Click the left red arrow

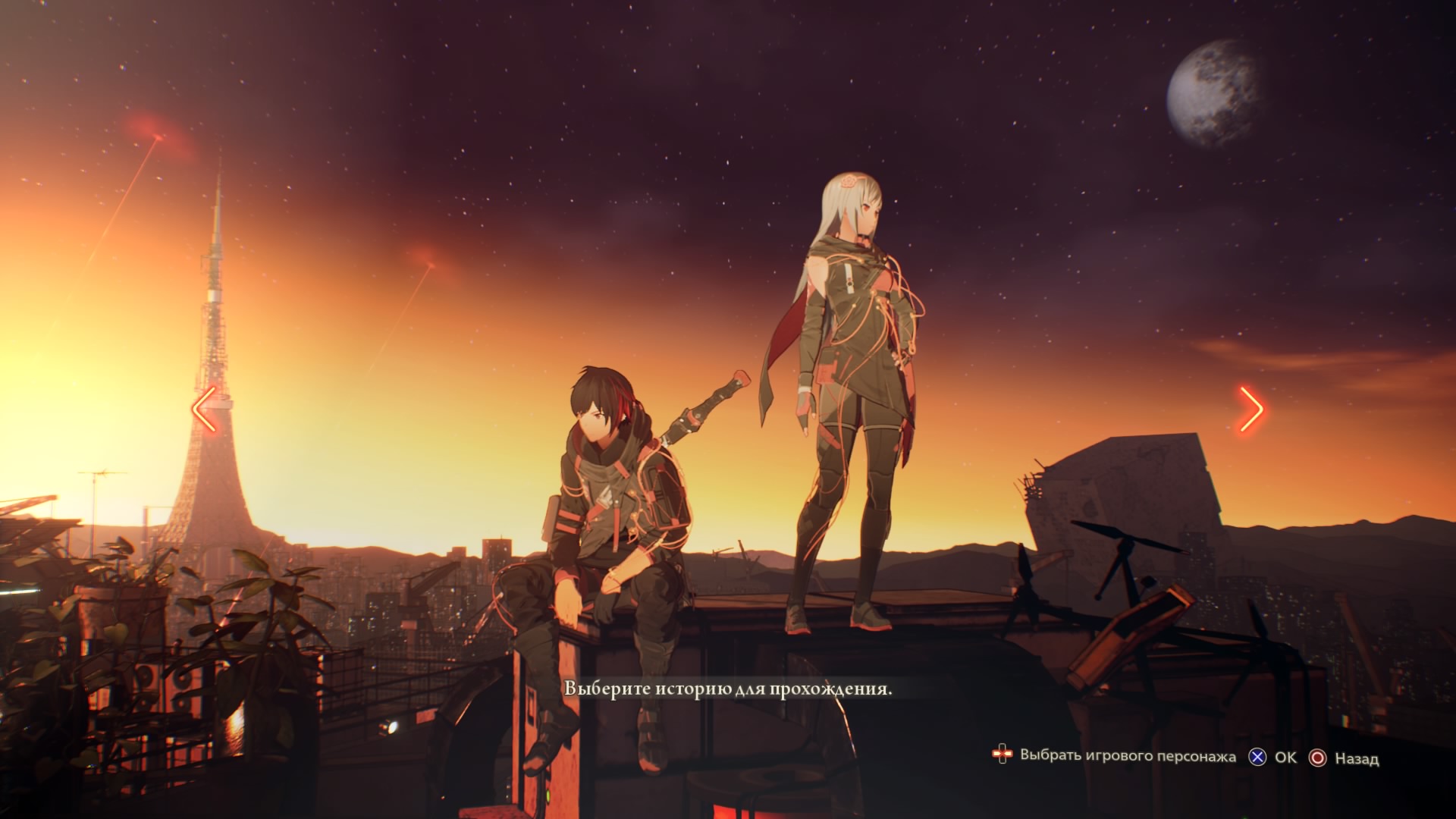[205, 409]
